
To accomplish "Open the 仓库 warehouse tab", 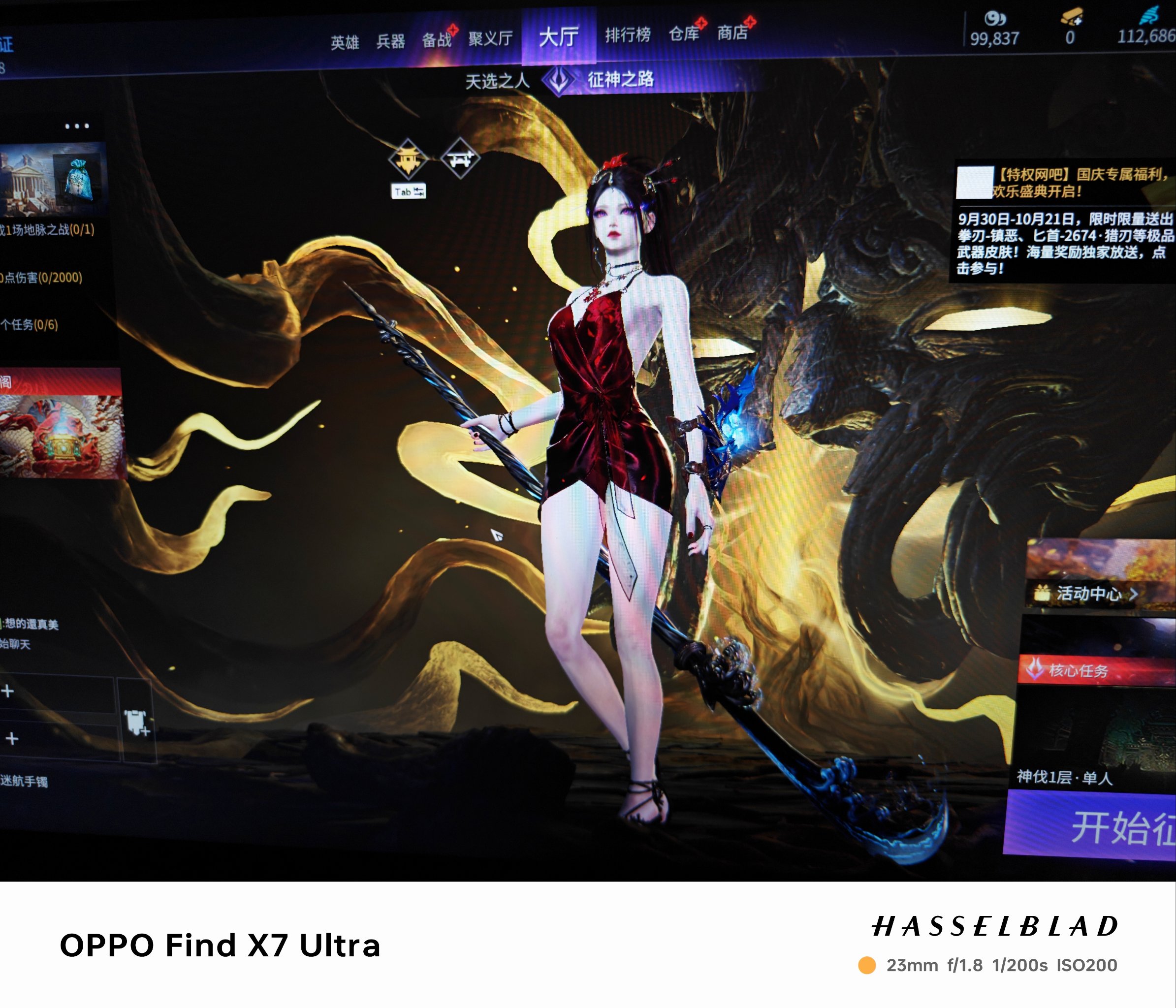I will (684, 33).
